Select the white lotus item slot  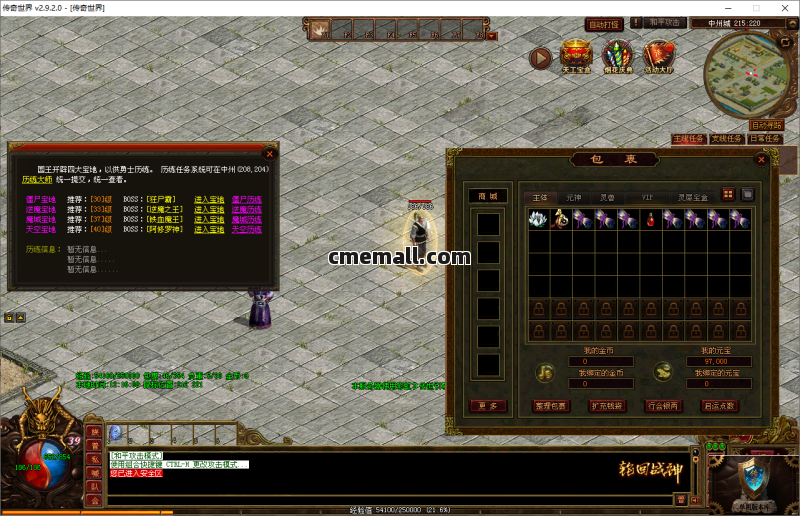tap(538, 218)
